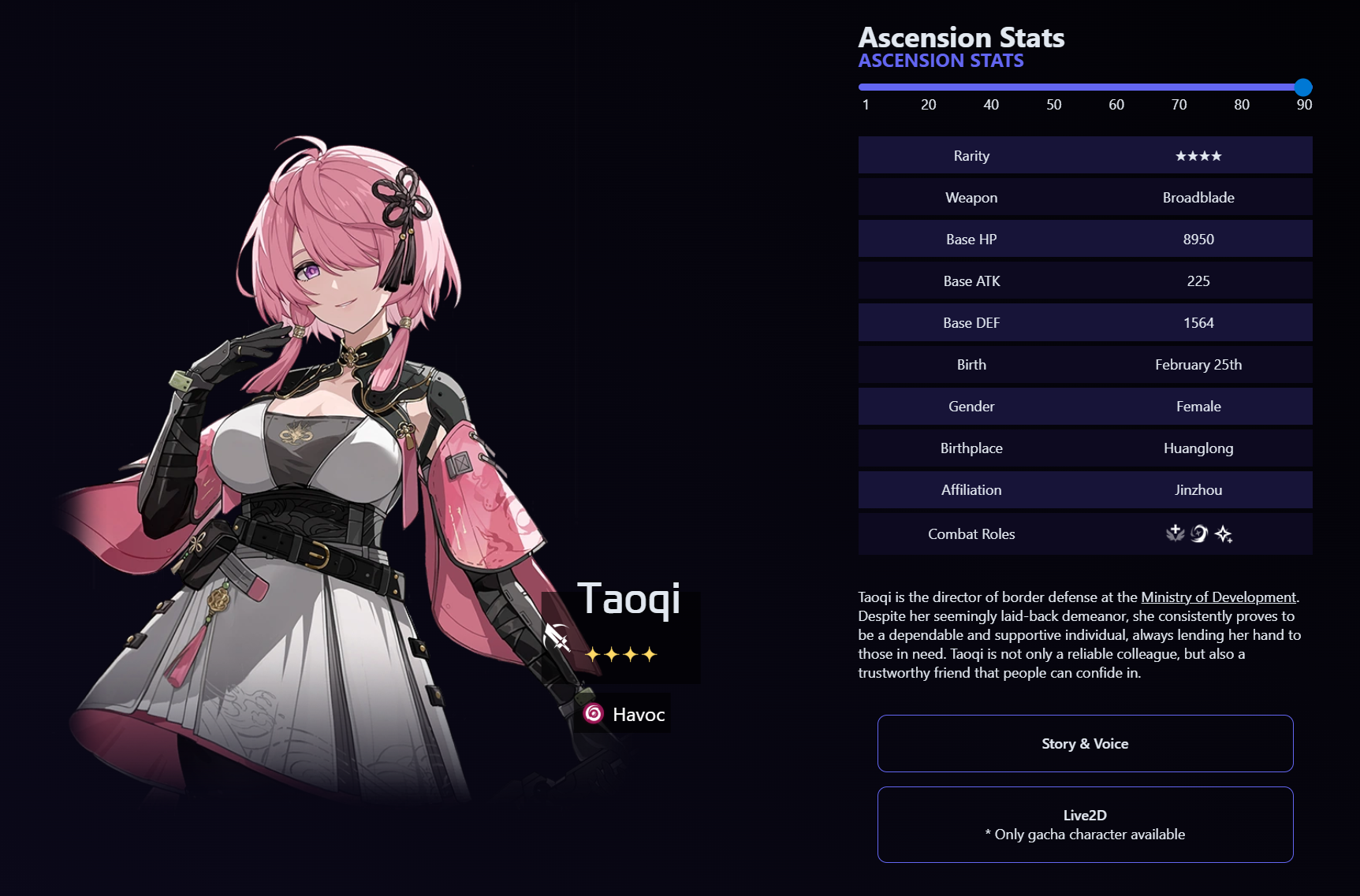Screen dimensions: 1360x896
Task: Set ascension slider to level 60
Action: (x=1116, y=87)
